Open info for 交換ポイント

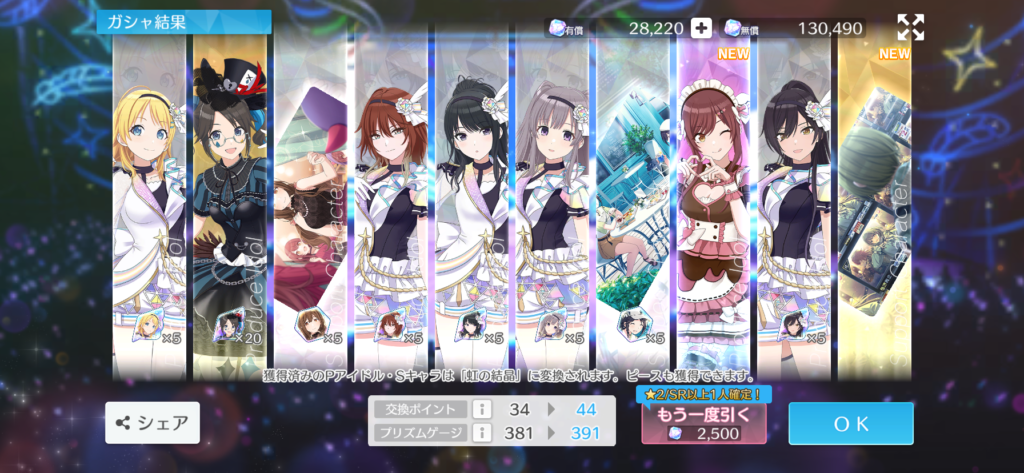tap(480, 409)
